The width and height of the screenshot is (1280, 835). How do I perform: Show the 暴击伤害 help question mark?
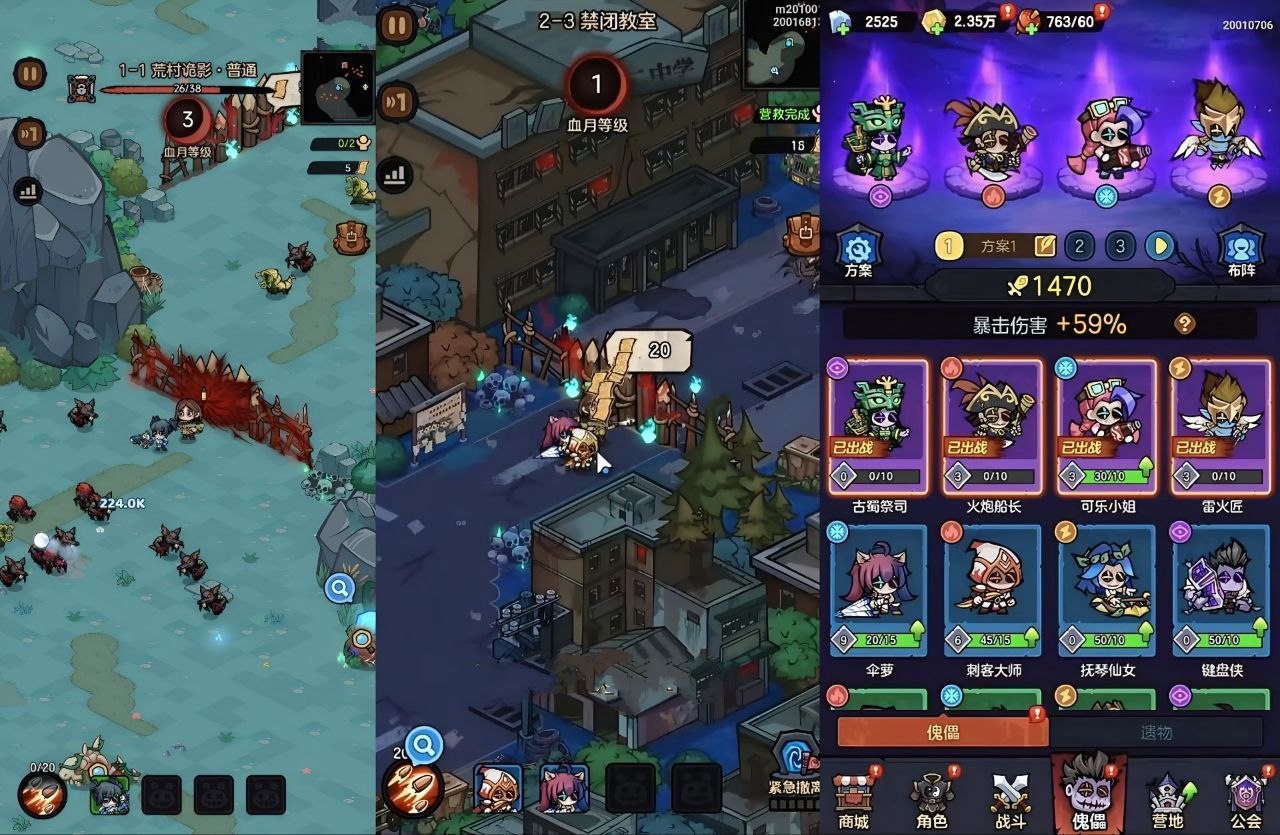(1184, 323)
